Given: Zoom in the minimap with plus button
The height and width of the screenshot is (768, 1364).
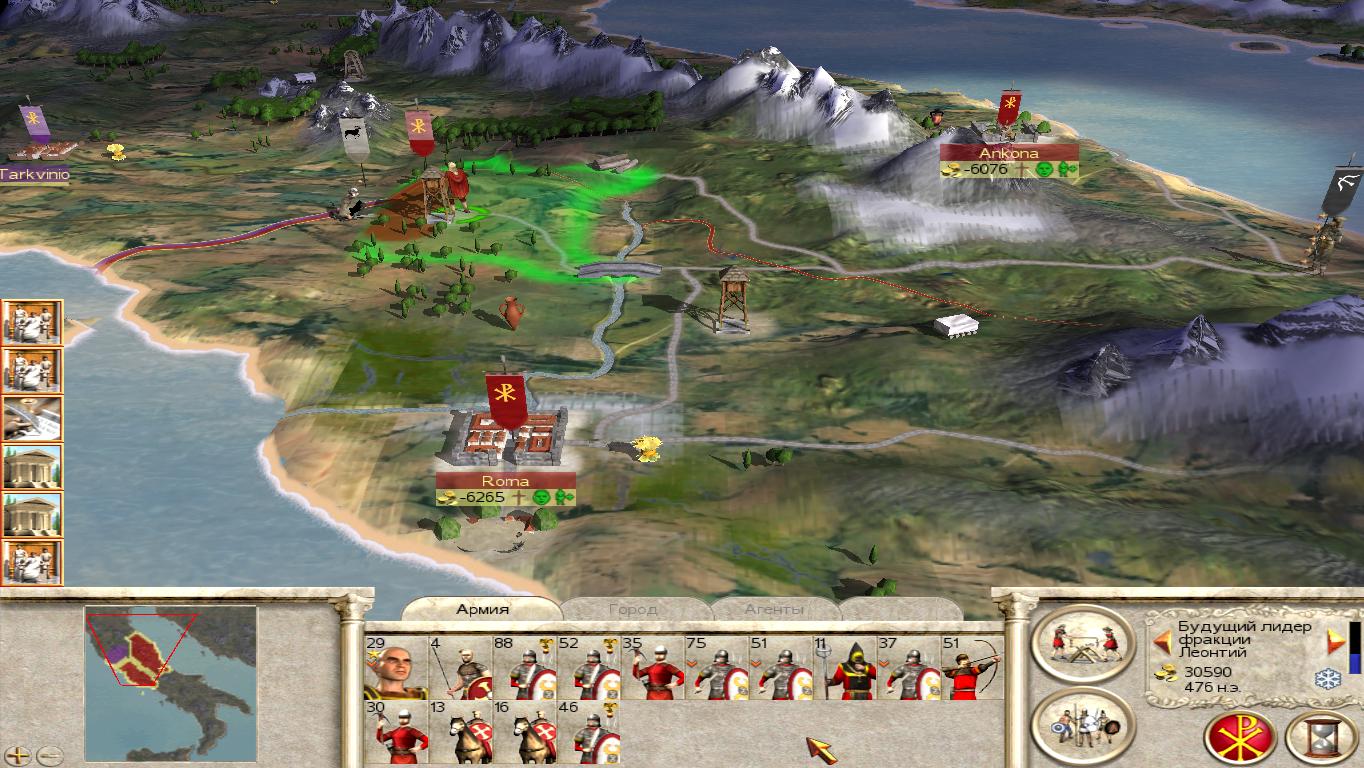Looking at the screenshot, I should pos(19,756).
